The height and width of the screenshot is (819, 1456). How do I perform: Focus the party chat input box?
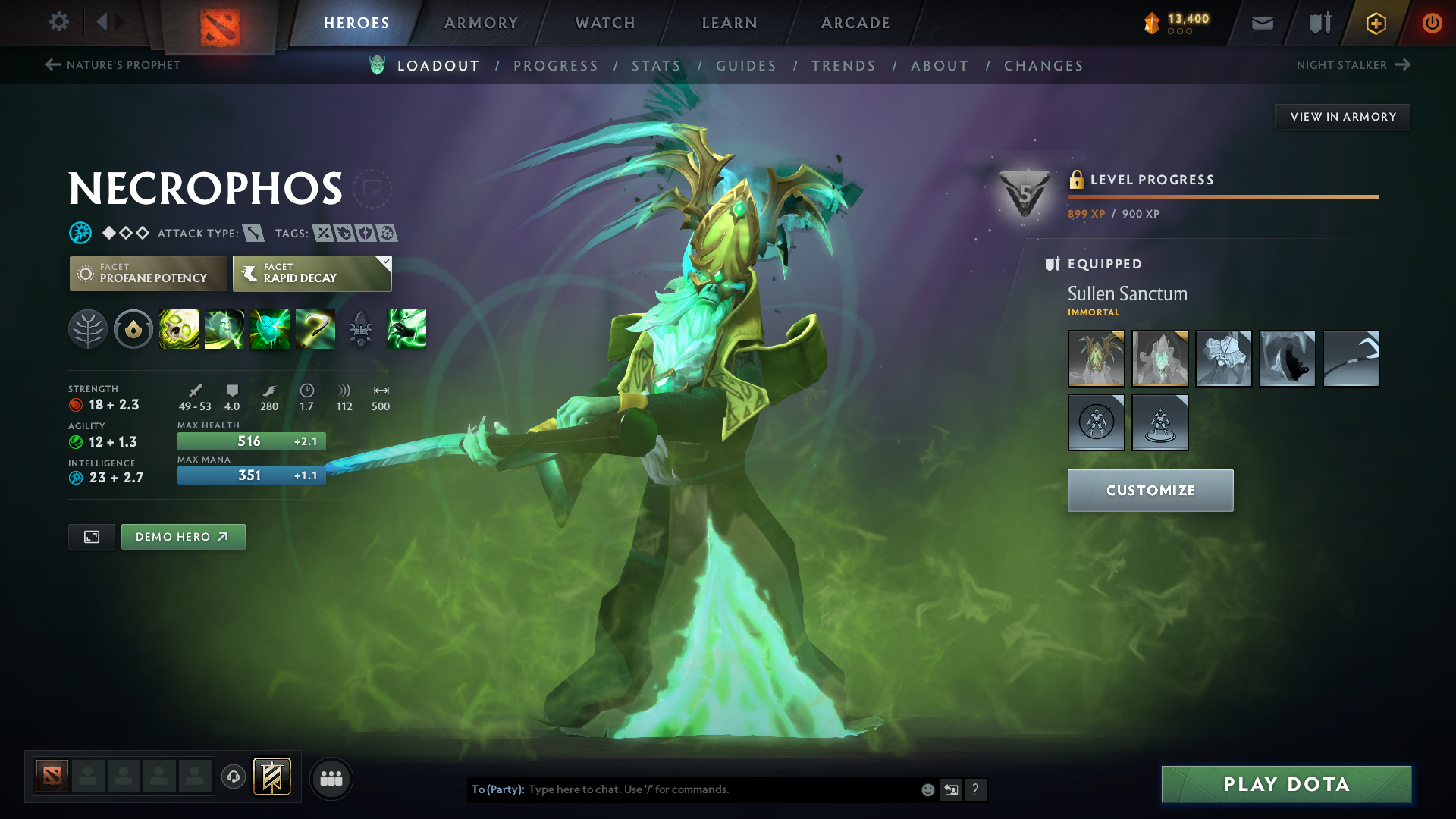pos(720,789)
